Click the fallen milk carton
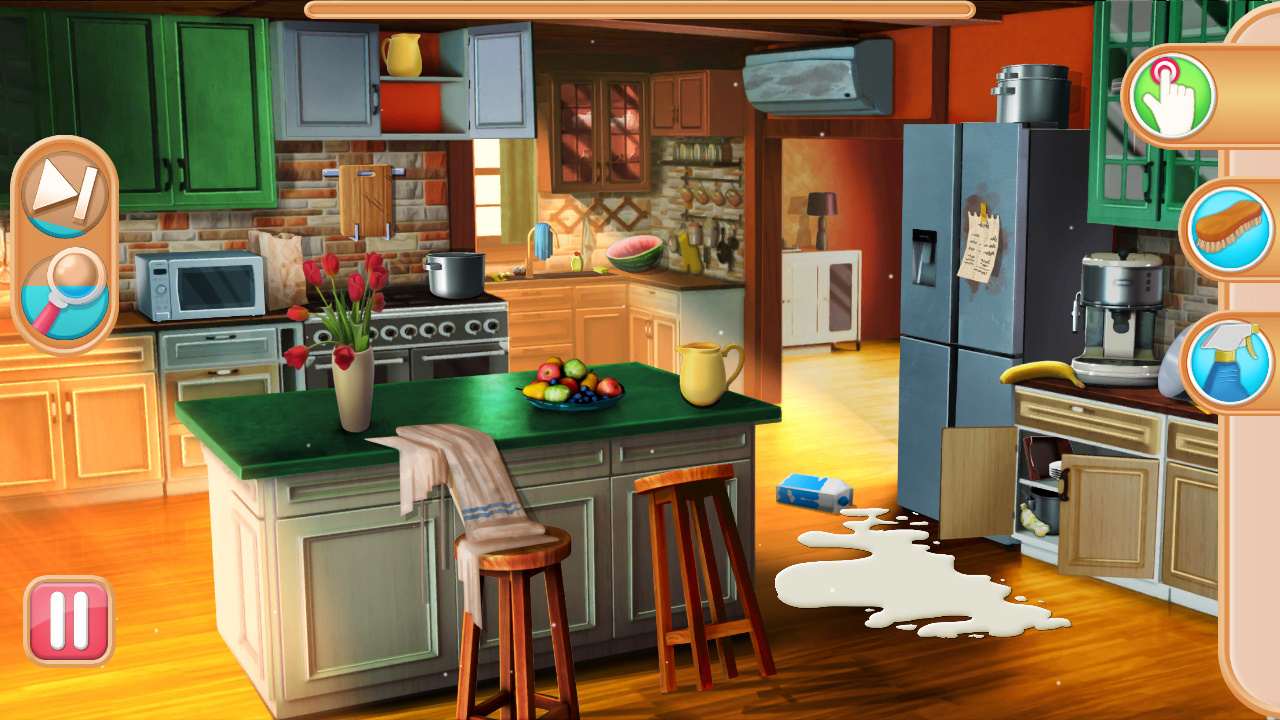1280x720 pixels. tap(812, 490)
